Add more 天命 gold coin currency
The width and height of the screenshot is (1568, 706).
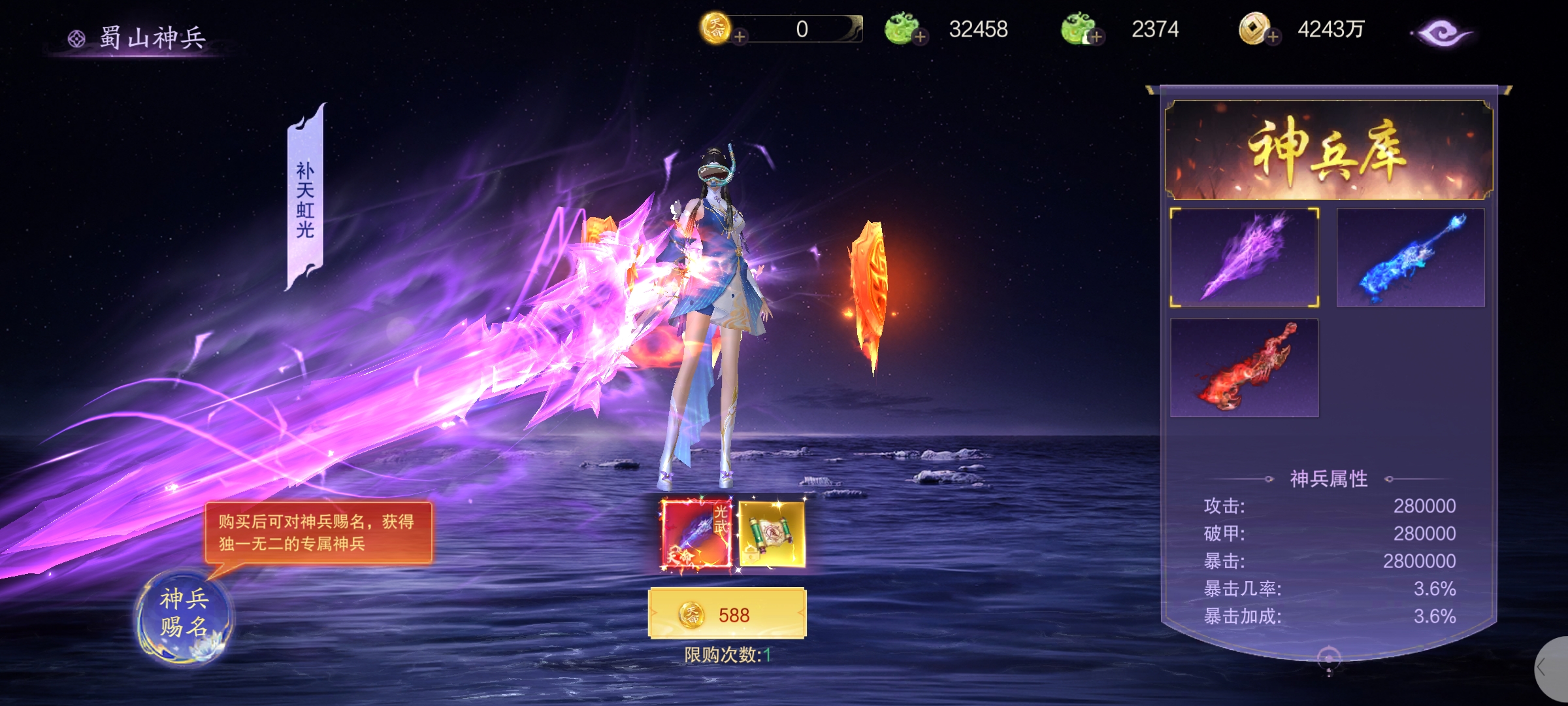(740, 37)
